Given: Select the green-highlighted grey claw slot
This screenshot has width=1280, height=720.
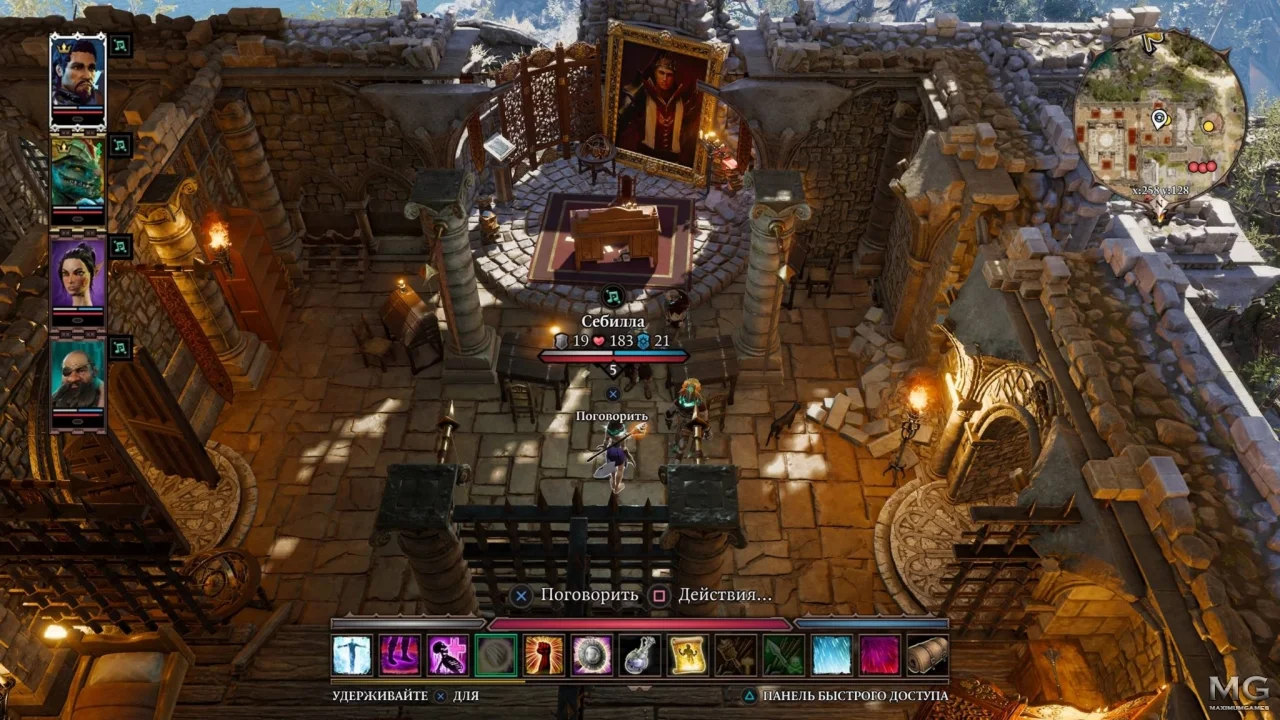Looking at the screenshot, I should 496,655.
